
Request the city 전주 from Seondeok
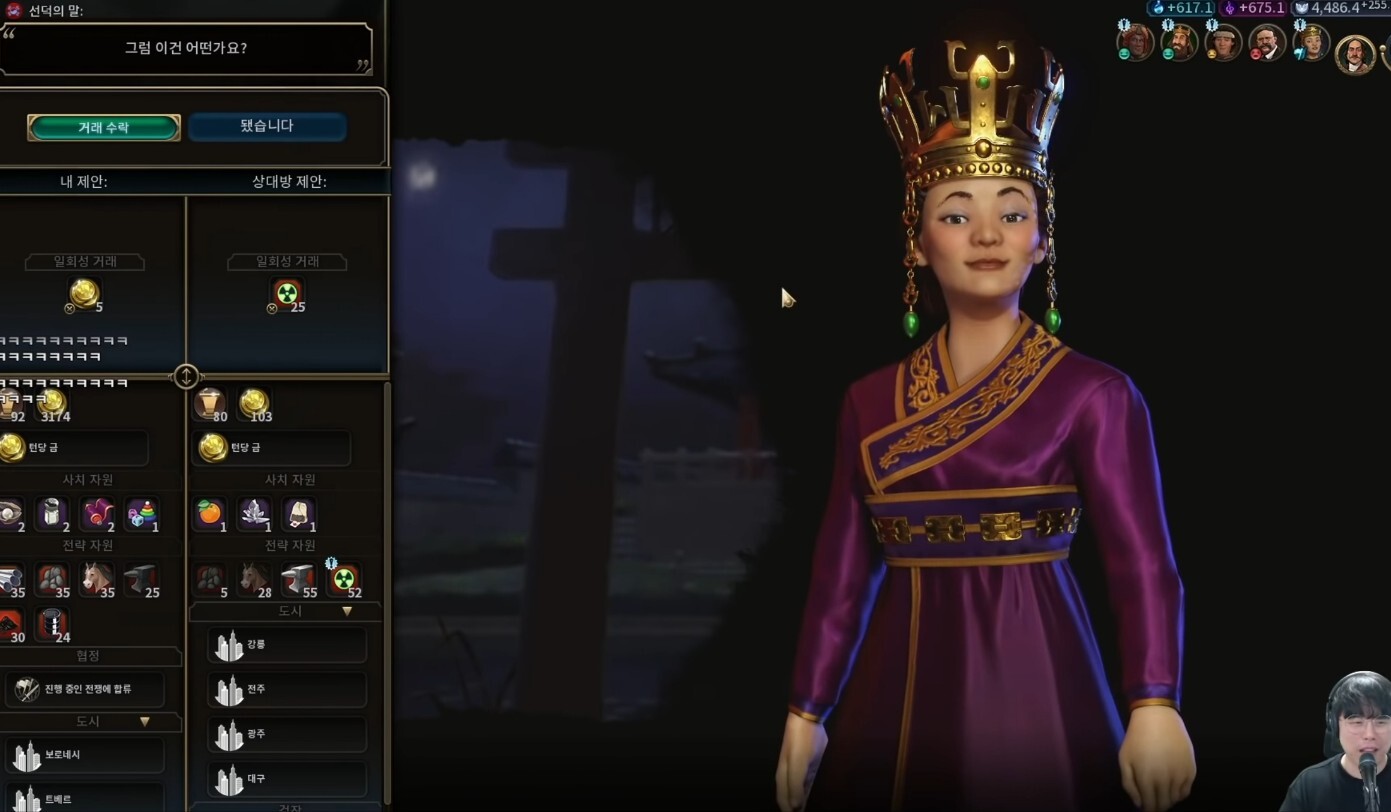(x=287, y=689)
